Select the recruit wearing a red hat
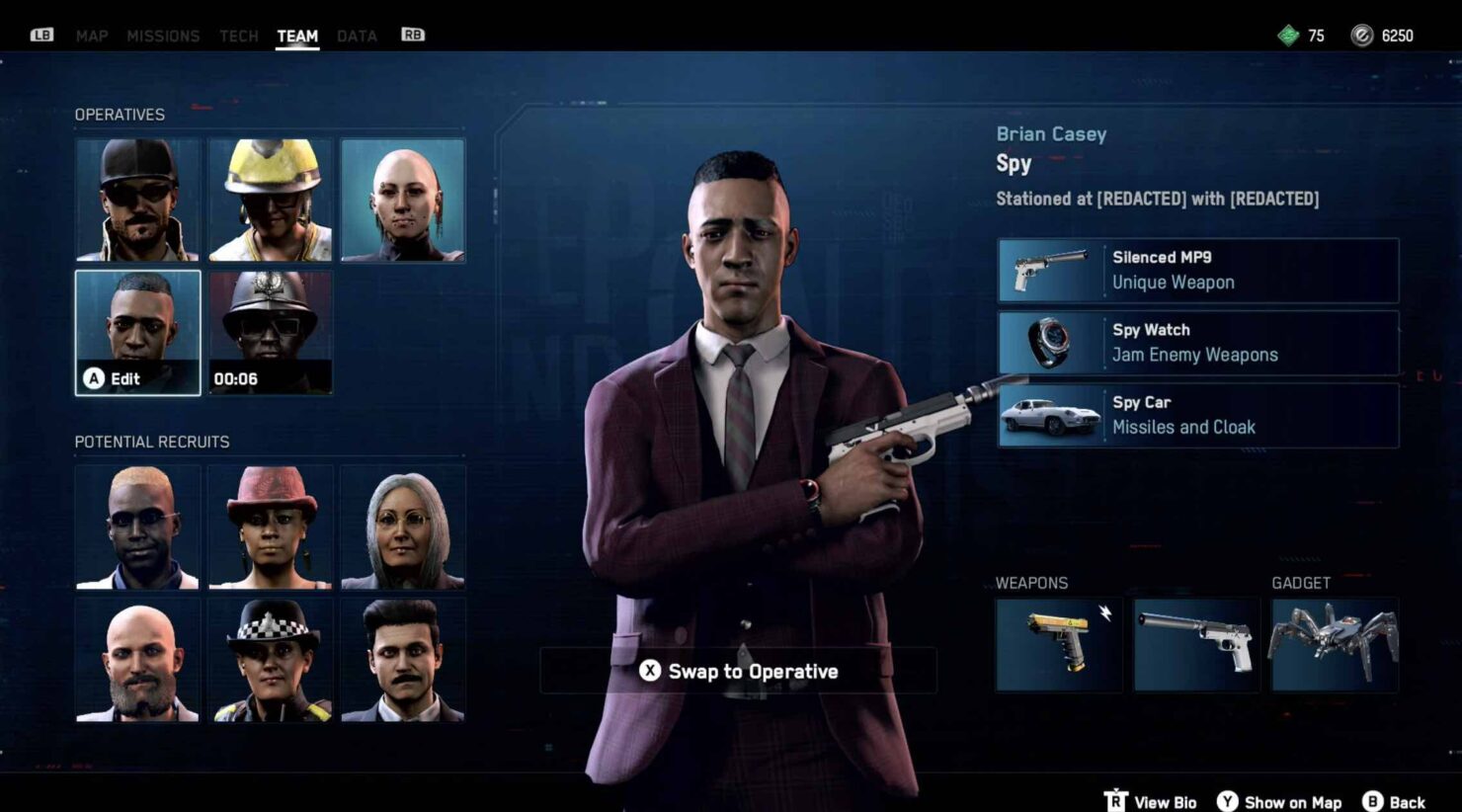 click(x=270, y=528)
